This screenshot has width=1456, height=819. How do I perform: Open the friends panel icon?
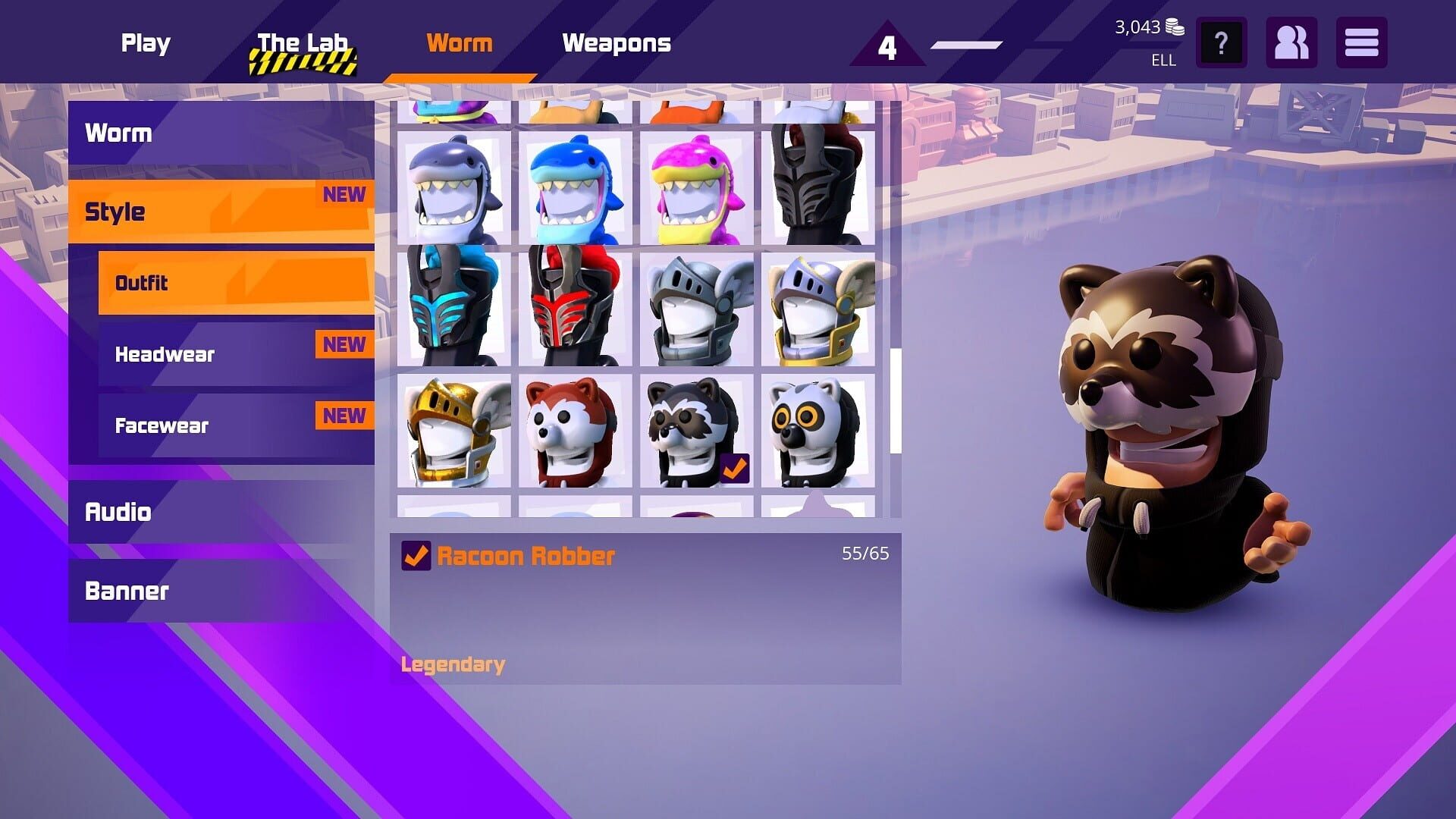tap(1292, 43)
